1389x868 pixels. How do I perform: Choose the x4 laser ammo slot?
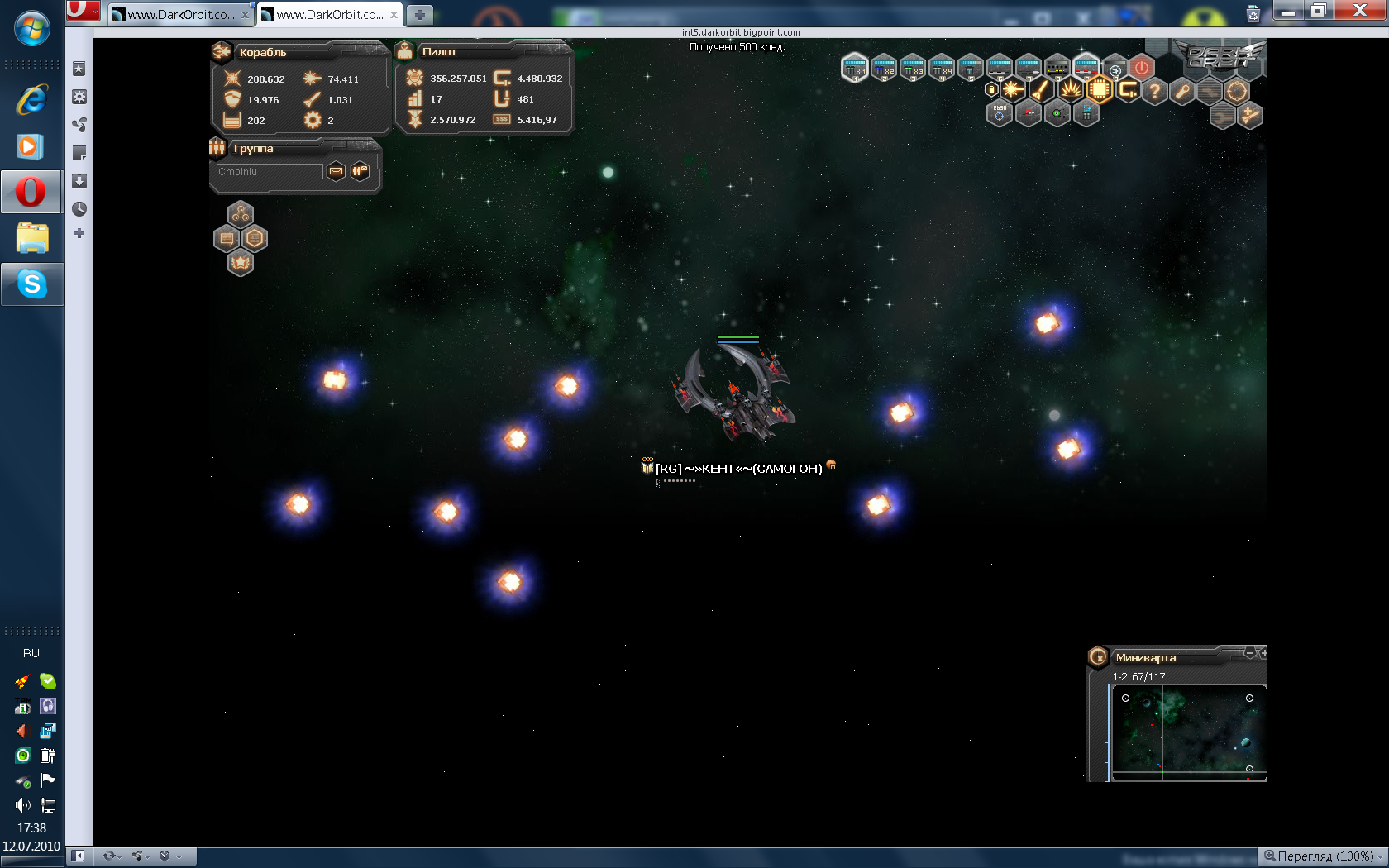[942, 68]
